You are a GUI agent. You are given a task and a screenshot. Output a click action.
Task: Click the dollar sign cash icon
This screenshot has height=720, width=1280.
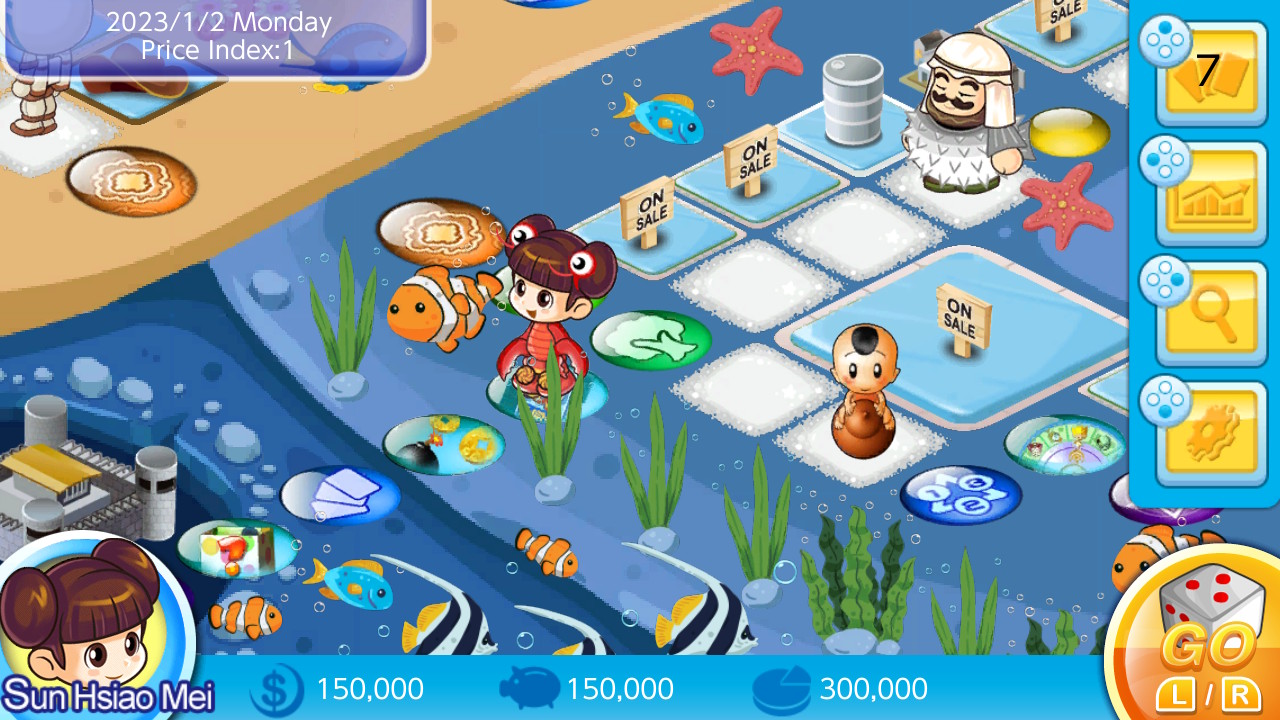[x=277, y=688]
